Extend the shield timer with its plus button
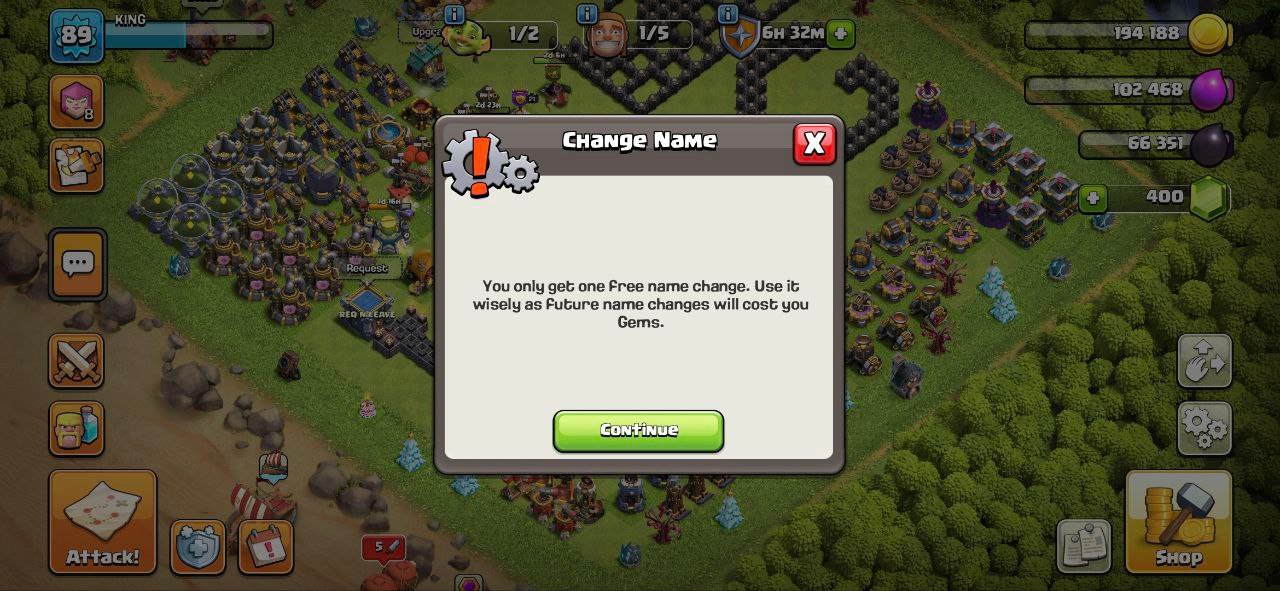This screenshot has height=591, width=1280. click(x=840, y=34)
